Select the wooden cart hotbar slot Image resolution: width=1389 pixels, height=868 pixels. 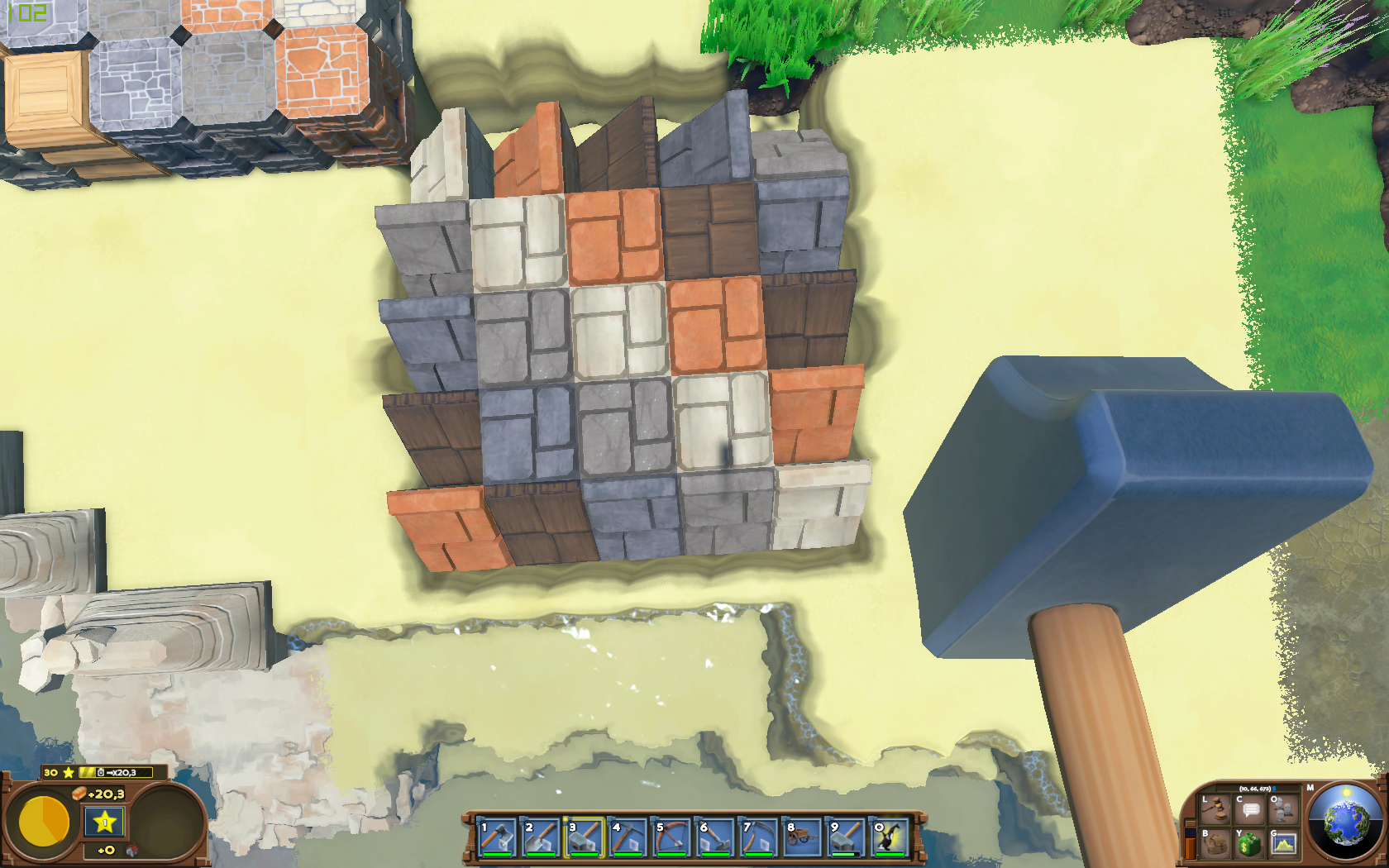(804, 837)
